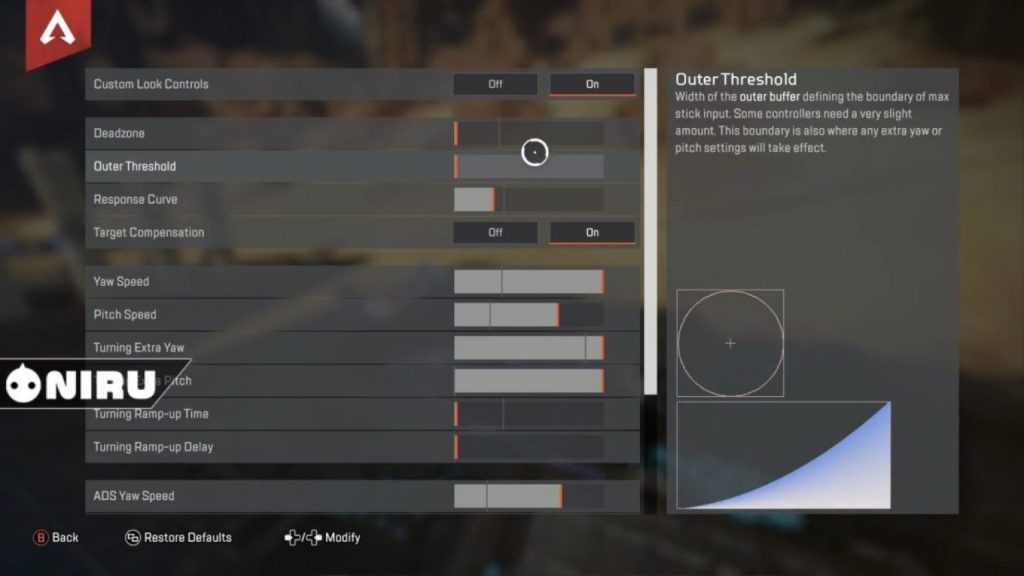This screenshot has height=576, width=1024.
Task: Change the Turning Extra Yaw slider
Action: coord(529,347)
